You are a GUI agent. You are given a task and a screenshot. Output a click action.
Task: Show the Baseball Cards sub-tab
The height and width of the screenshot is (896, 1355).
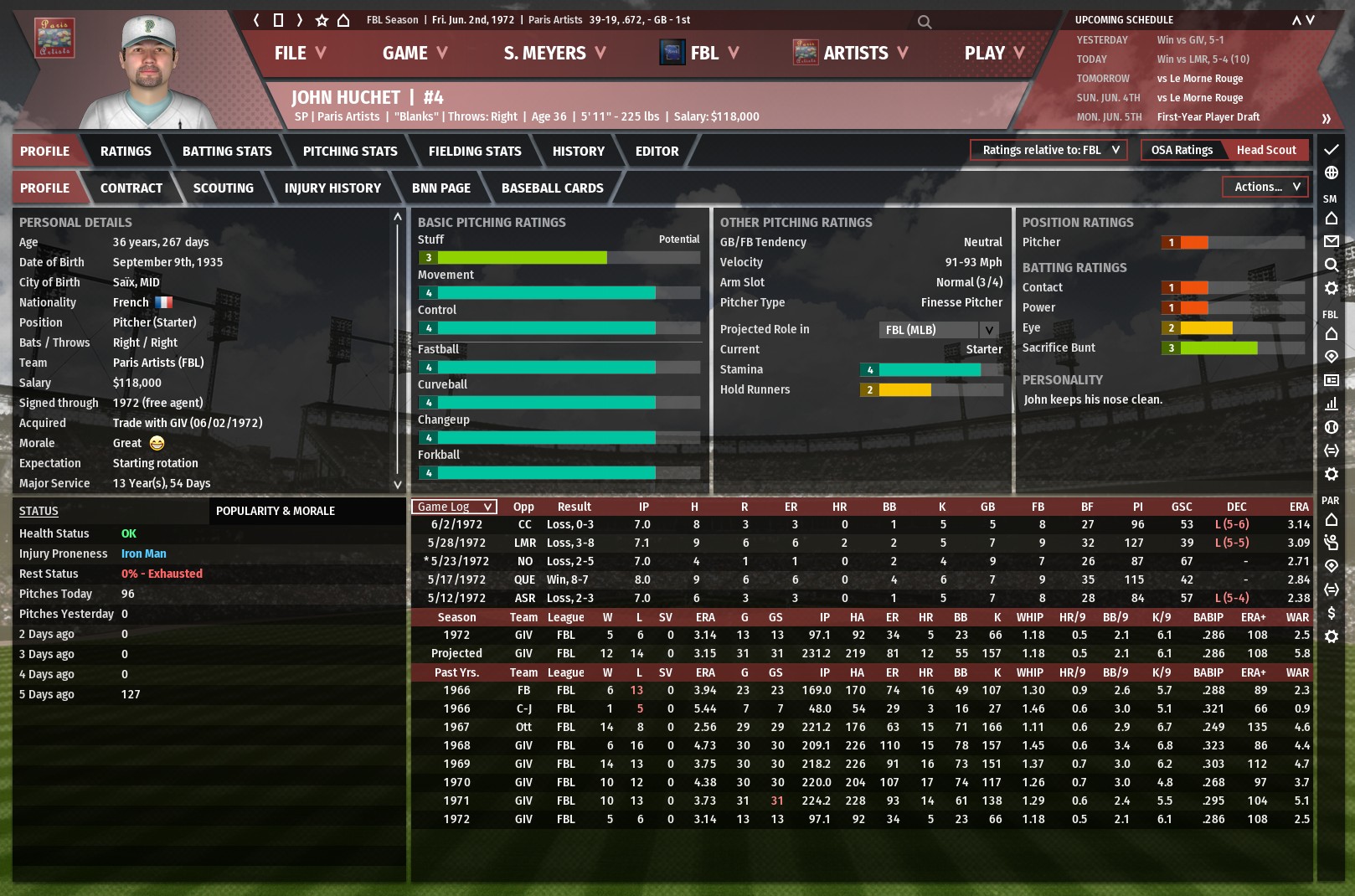click(x=552, y=188)
